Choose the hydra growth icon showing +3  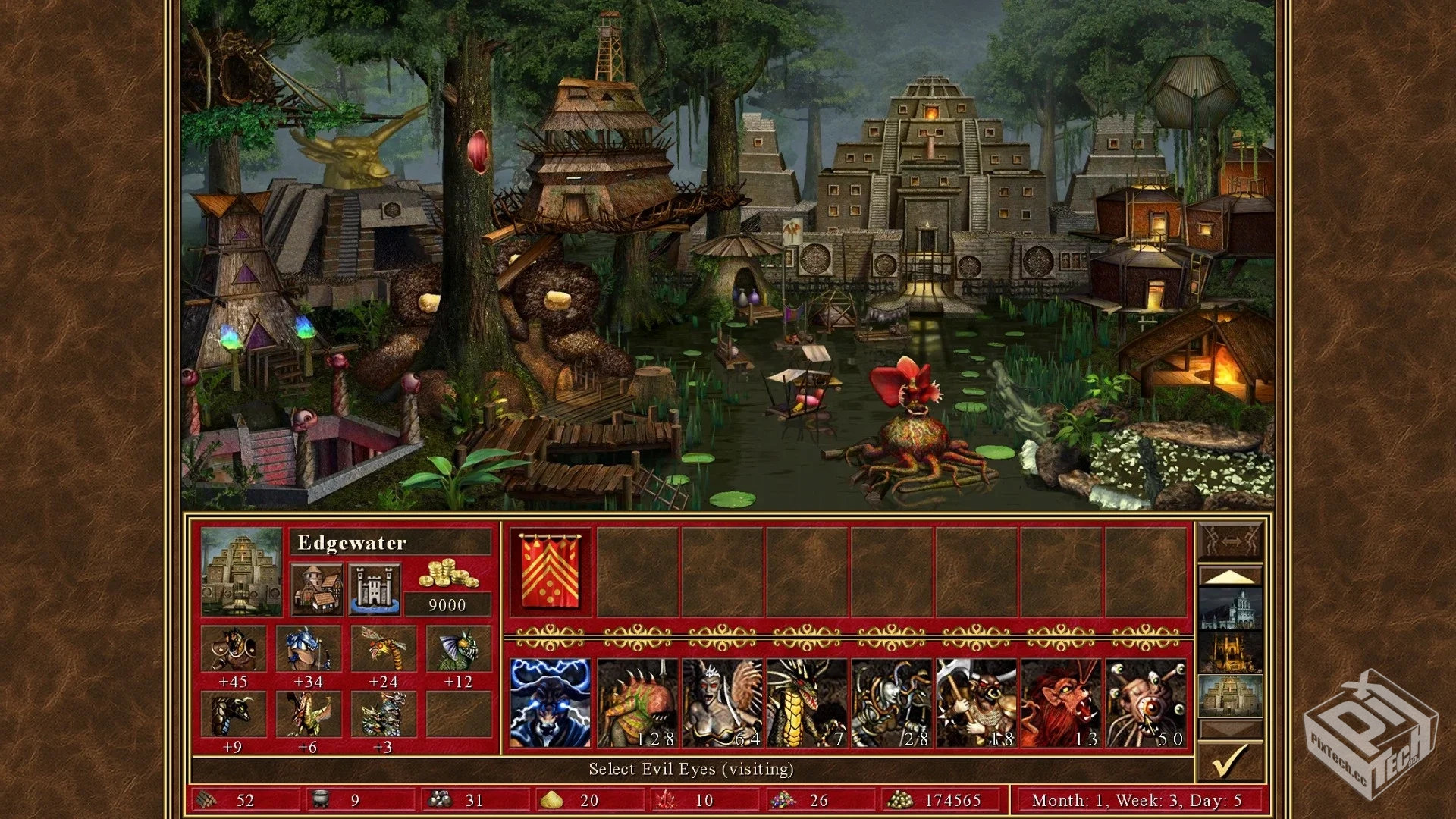(x=383, y=714)
